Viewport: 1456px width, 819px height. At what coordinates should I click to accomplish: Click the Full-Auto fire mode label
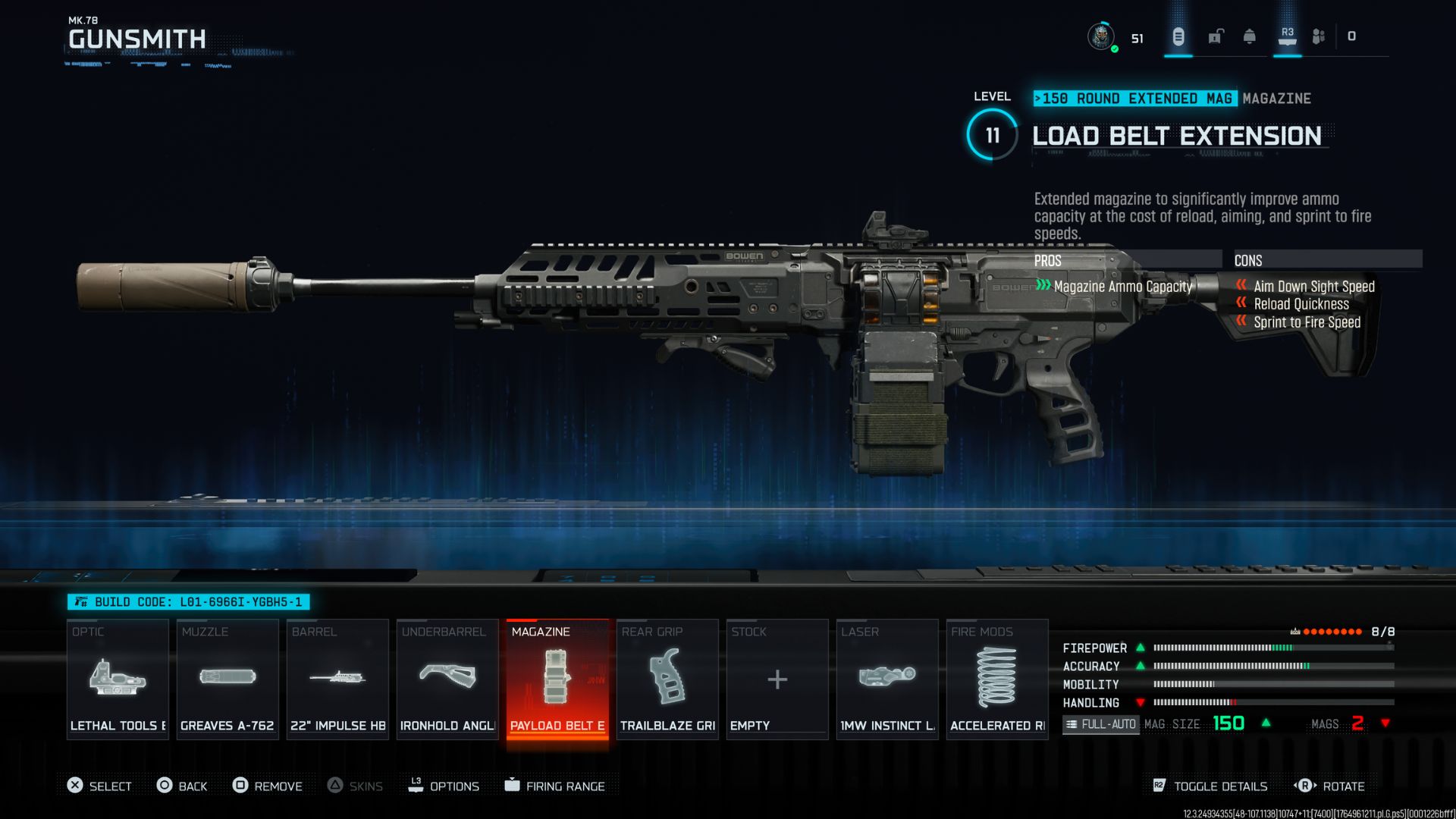(x=1101, y=724)
